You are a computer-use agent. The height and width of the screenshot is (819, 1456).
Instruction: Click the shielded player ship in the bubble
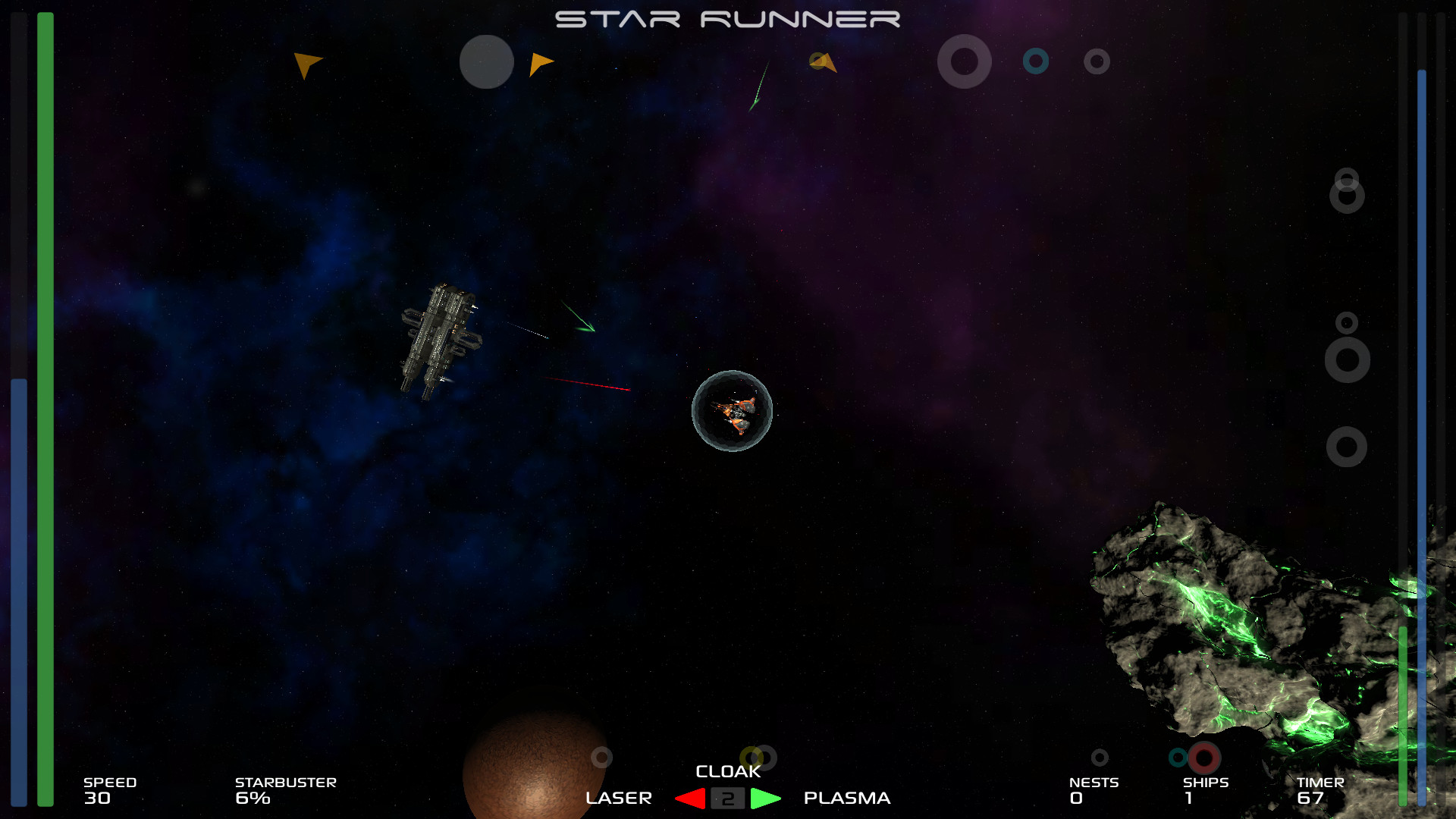[x=733, y=411]
